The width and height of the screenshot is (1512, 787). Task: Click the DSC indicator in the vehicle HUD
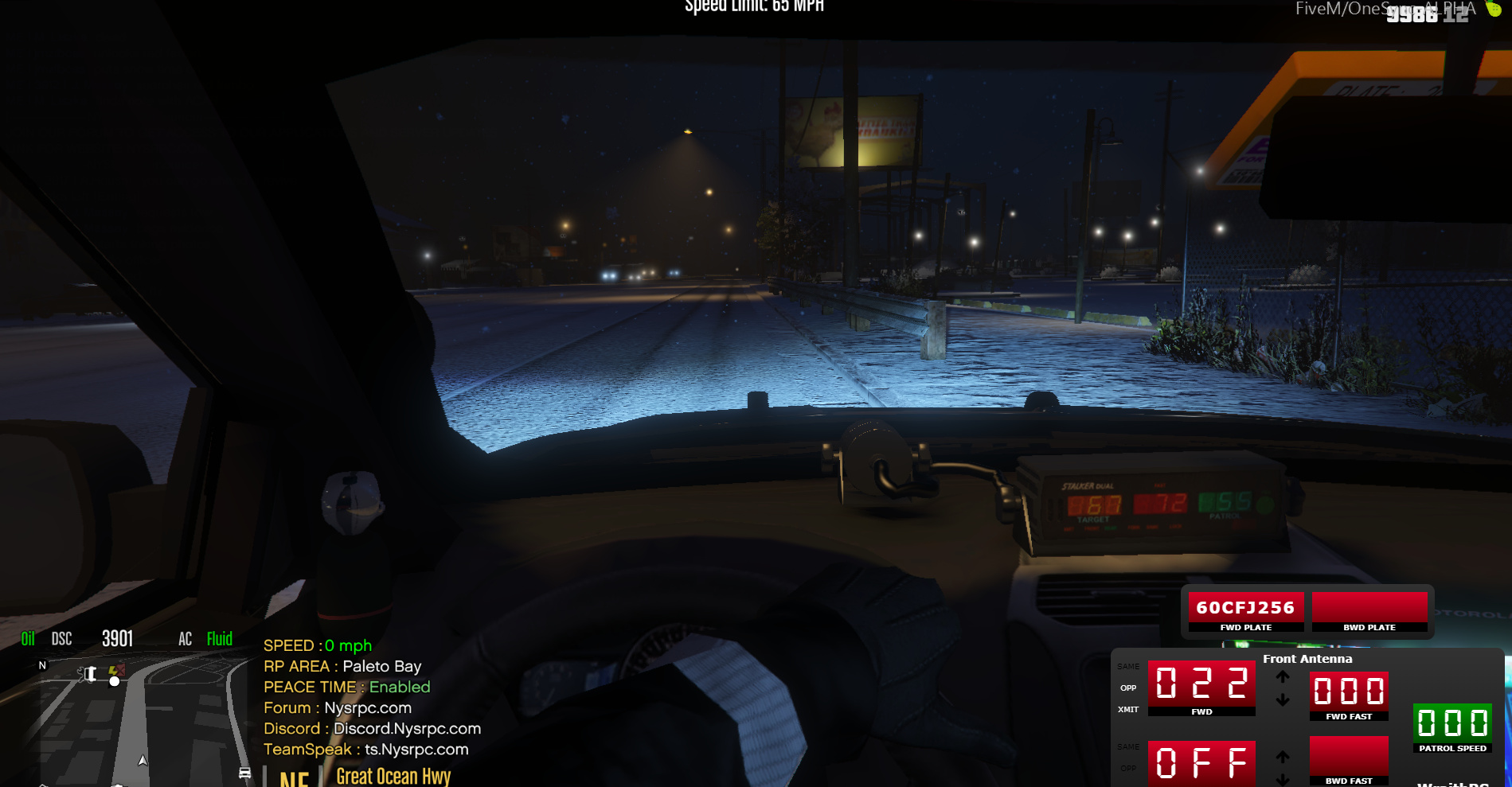tap(61, 638)
